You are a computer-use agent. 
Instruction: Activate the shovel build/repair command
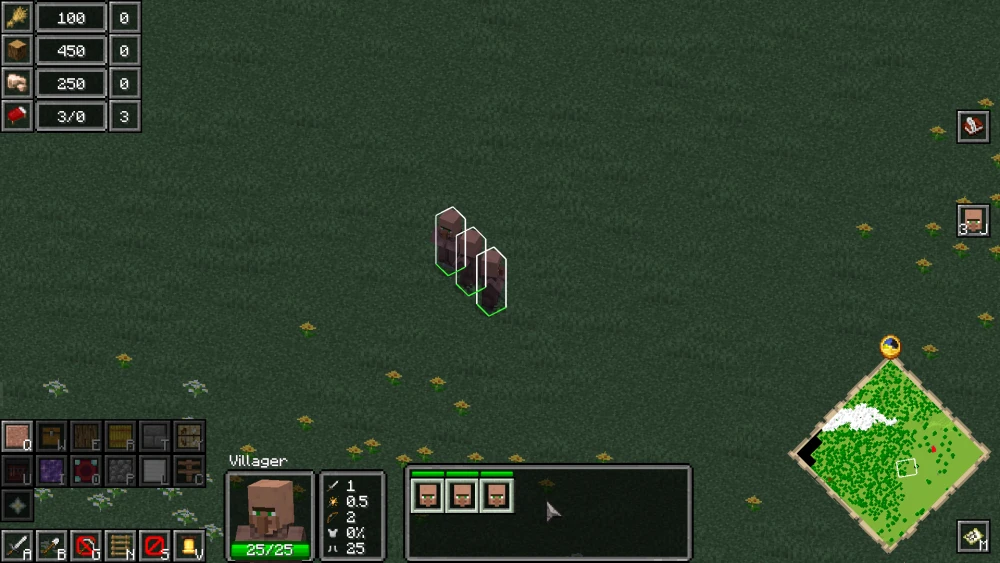[x=52, y=546]
